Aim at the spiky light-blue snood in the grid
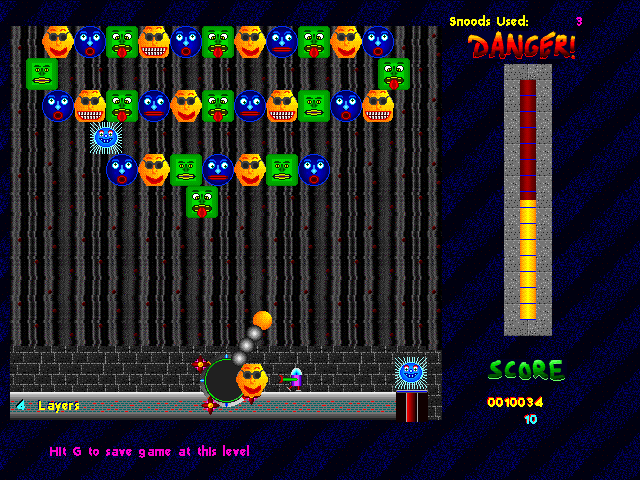 106,137
